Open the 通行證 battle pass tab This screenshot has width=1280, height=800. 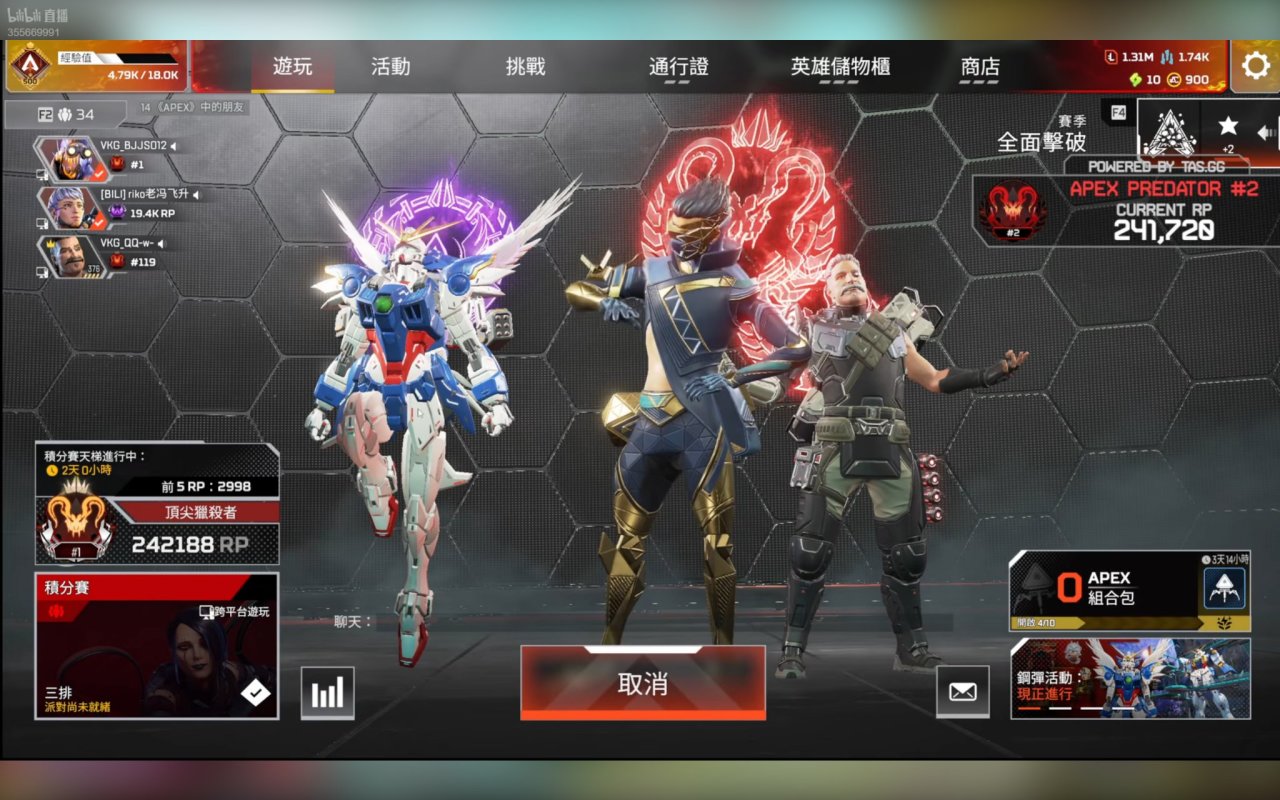[x=679, y=67]
